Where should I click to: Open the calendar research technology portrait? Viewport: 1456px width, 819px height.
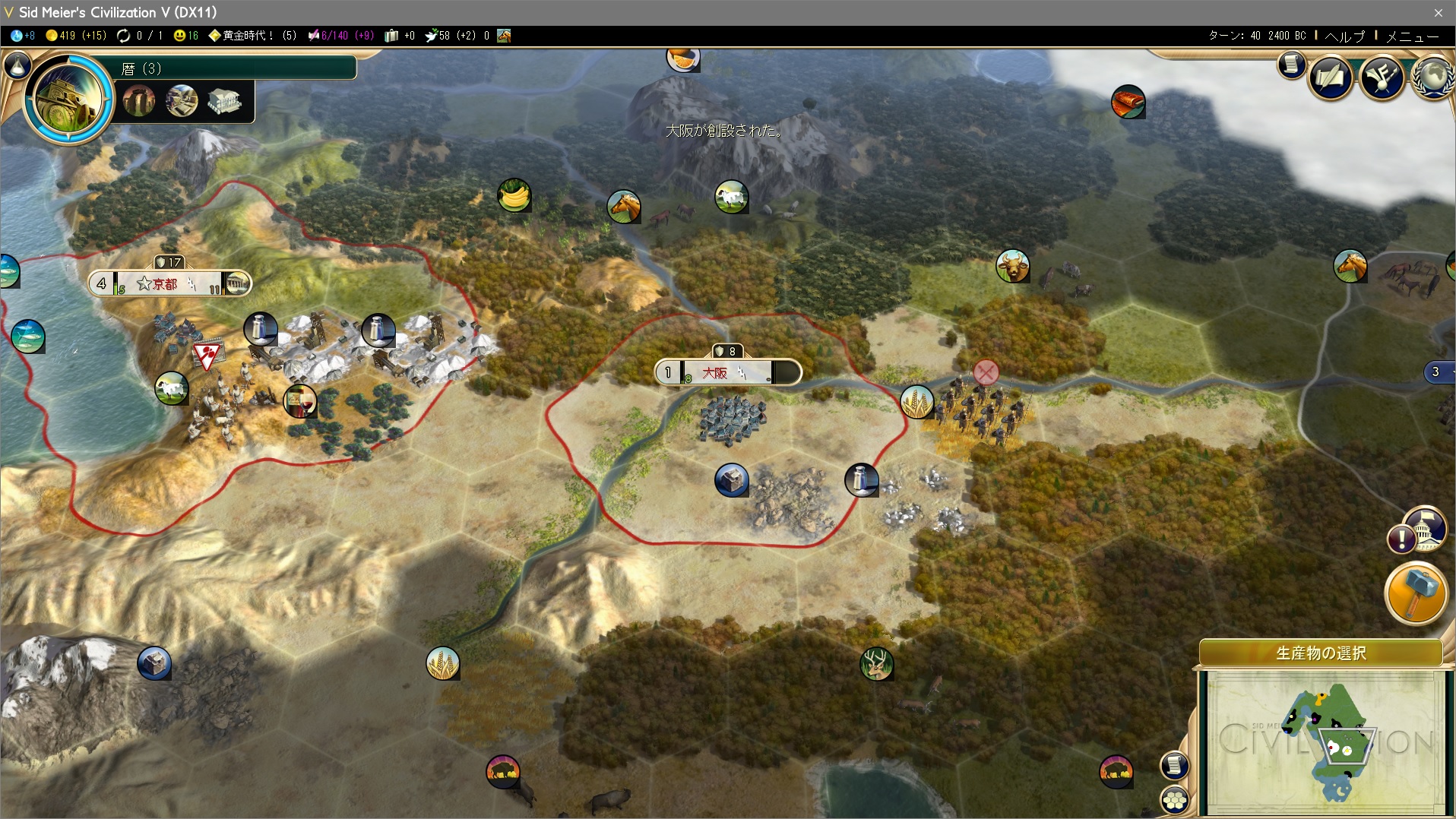(68, 97)
